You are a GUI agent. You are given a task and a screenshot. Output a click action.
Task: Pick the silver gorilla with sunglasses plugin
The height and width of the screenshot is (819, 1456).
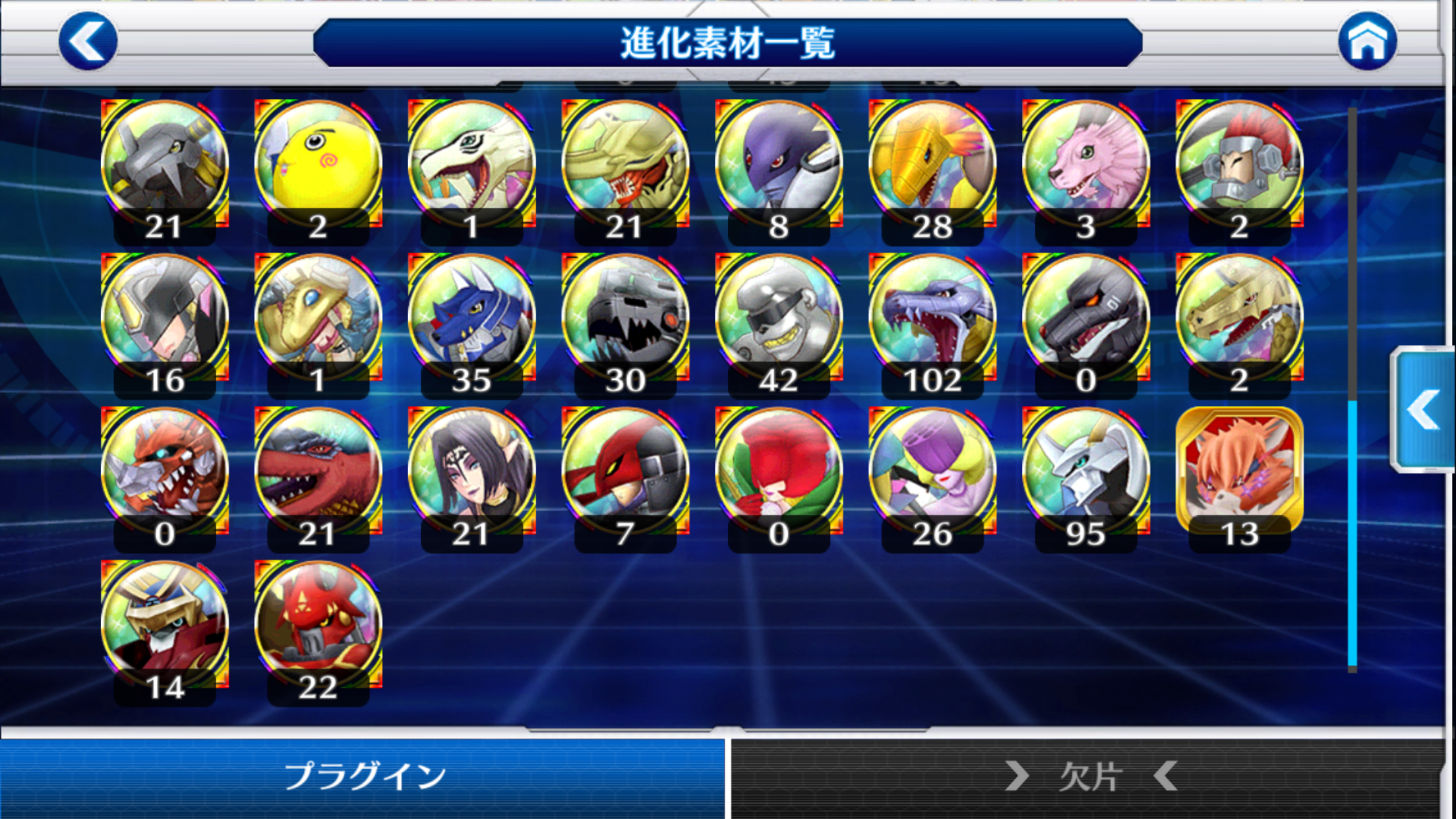point(778,318)
